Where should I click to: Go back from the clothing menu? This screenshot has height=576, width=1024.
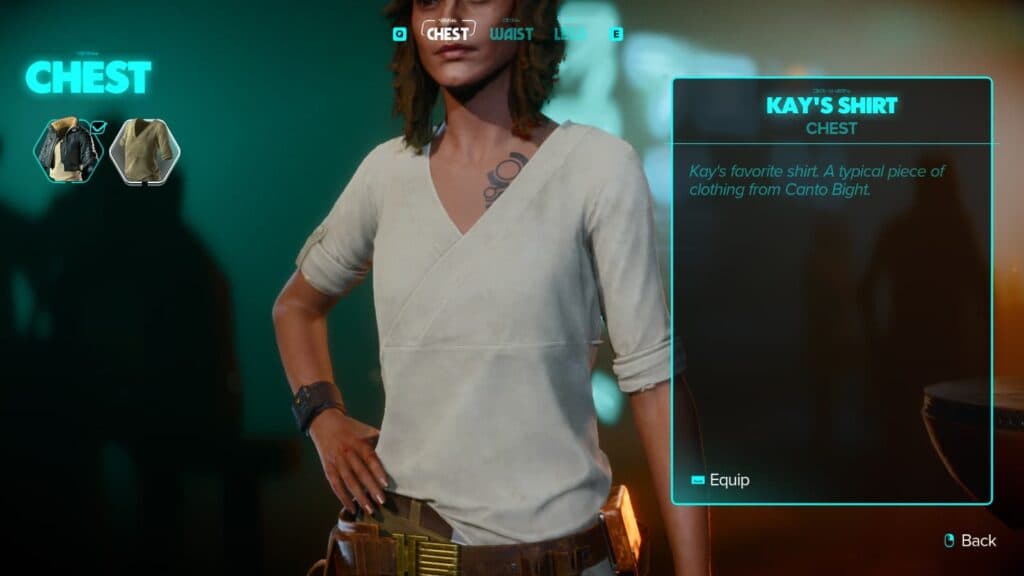(970, 540)
